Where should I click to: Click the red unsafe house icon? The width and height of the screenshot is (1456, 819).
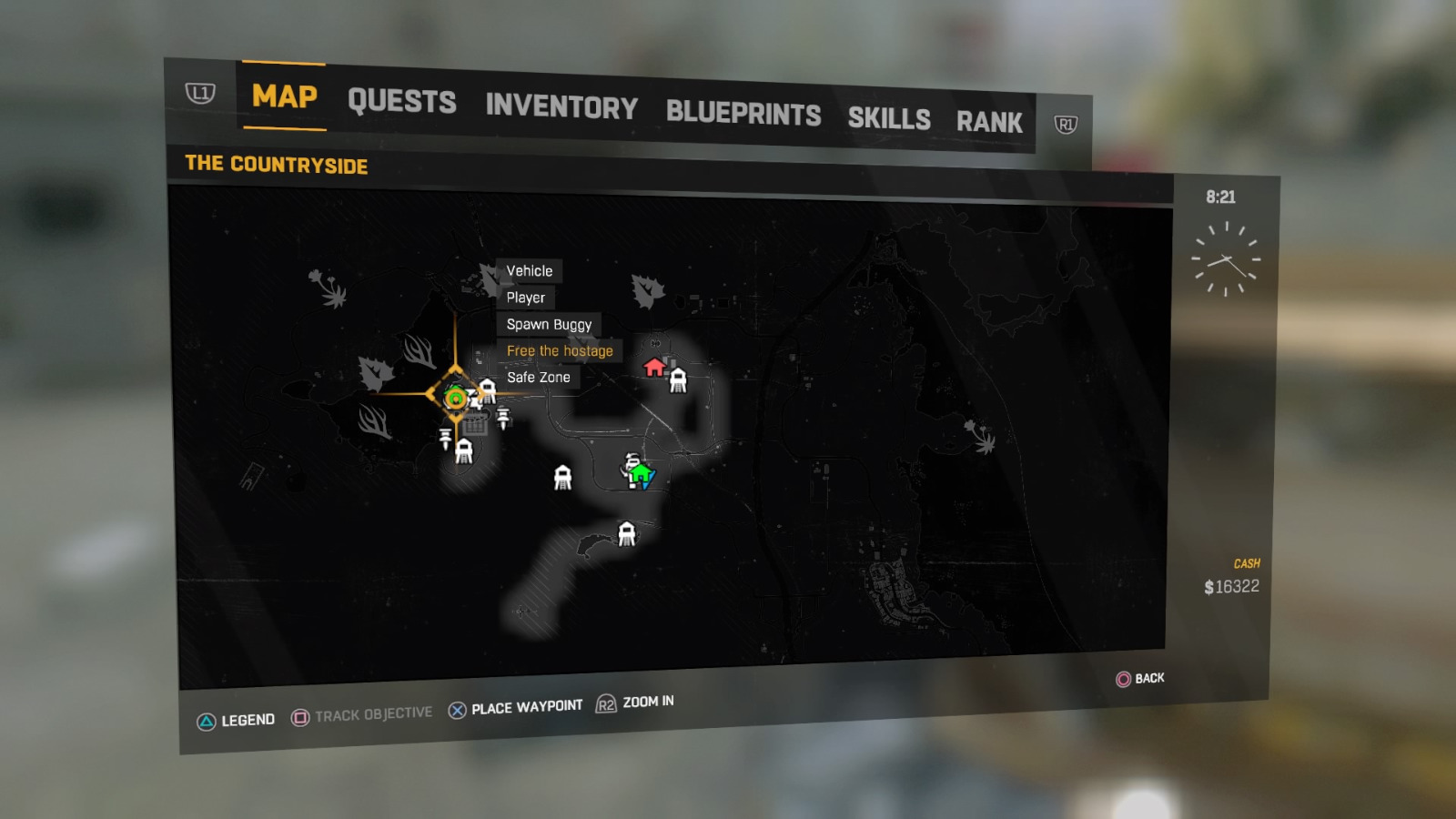(652, 368)
